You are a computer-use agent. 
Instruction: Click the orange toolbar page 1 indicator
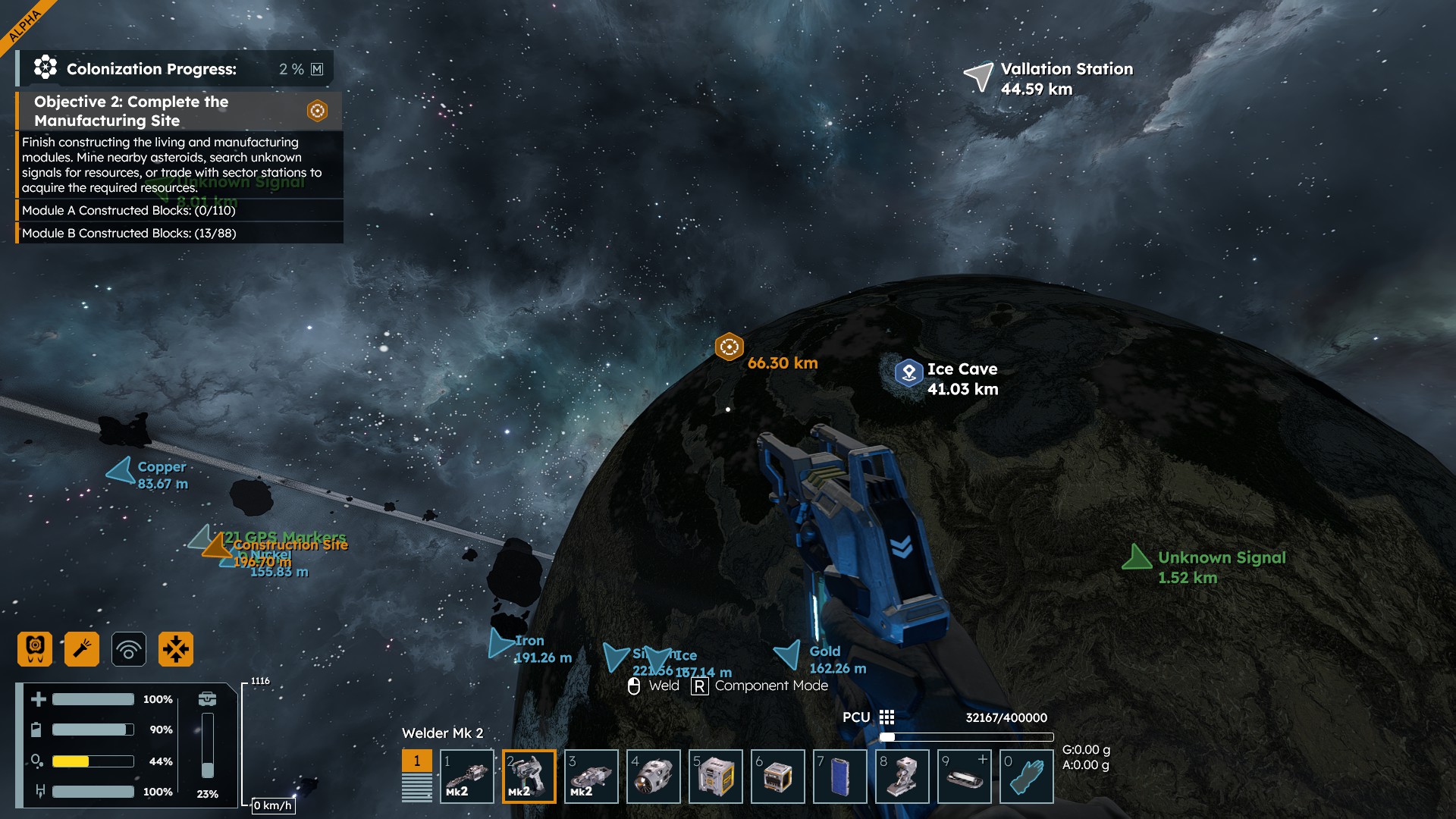click(416, 761)
